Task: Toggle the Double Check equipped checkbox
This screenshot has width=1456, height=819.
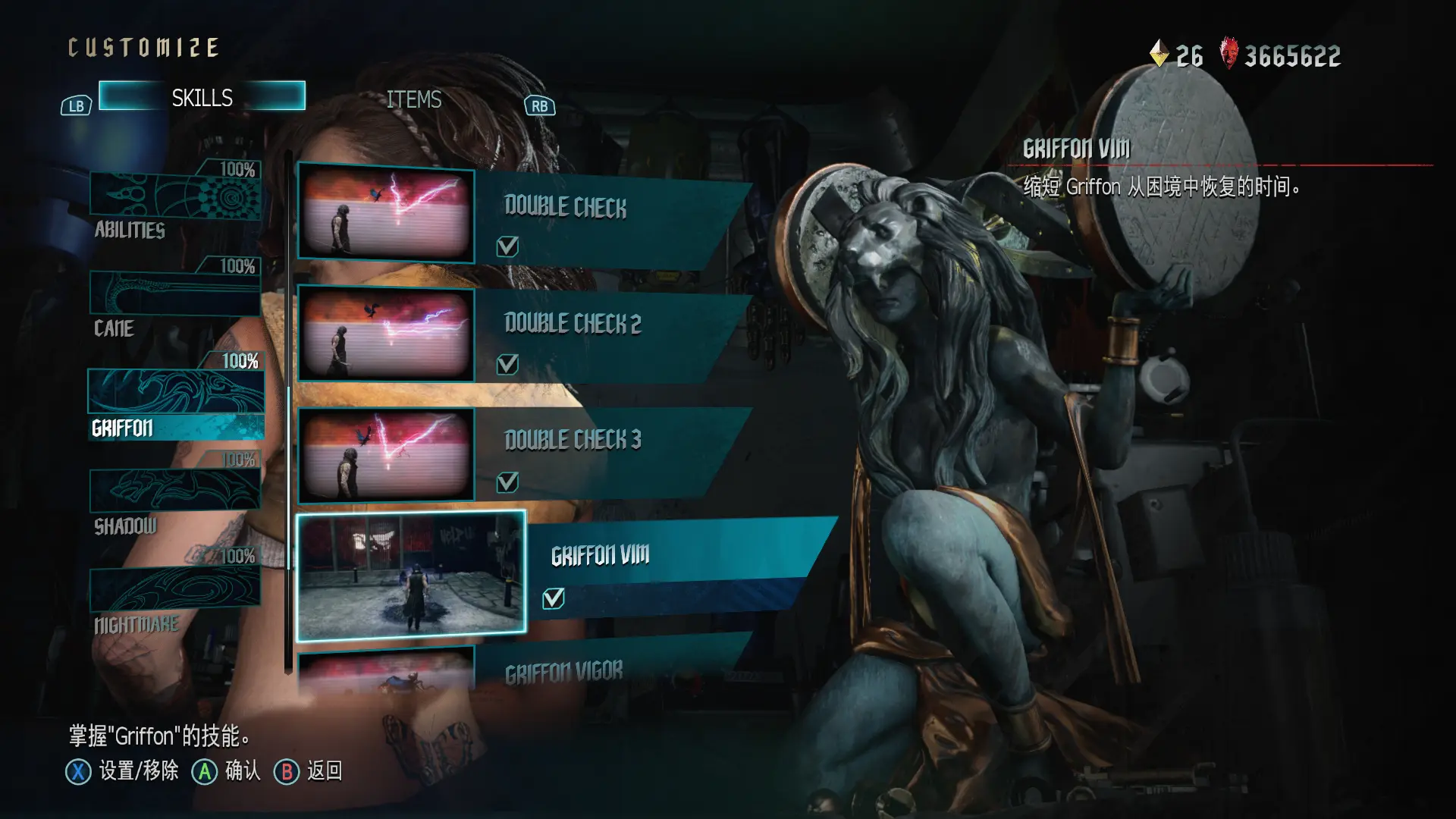Action: point(507,246)
